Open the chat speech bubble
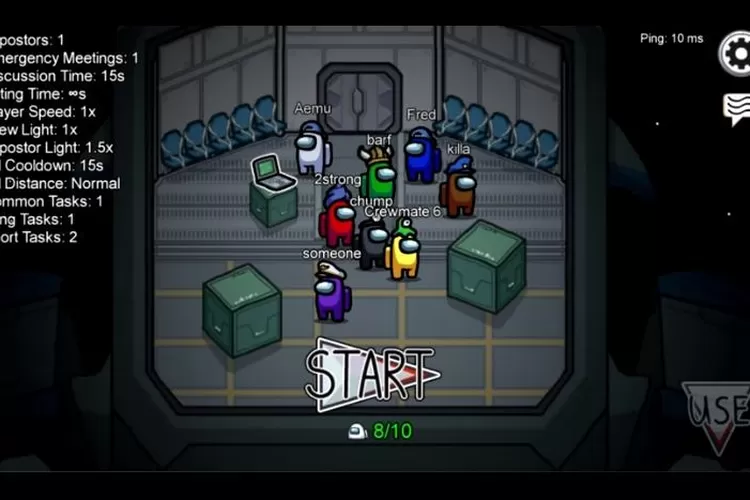This screenshot has height=500, width=750. tap(738, 108)
